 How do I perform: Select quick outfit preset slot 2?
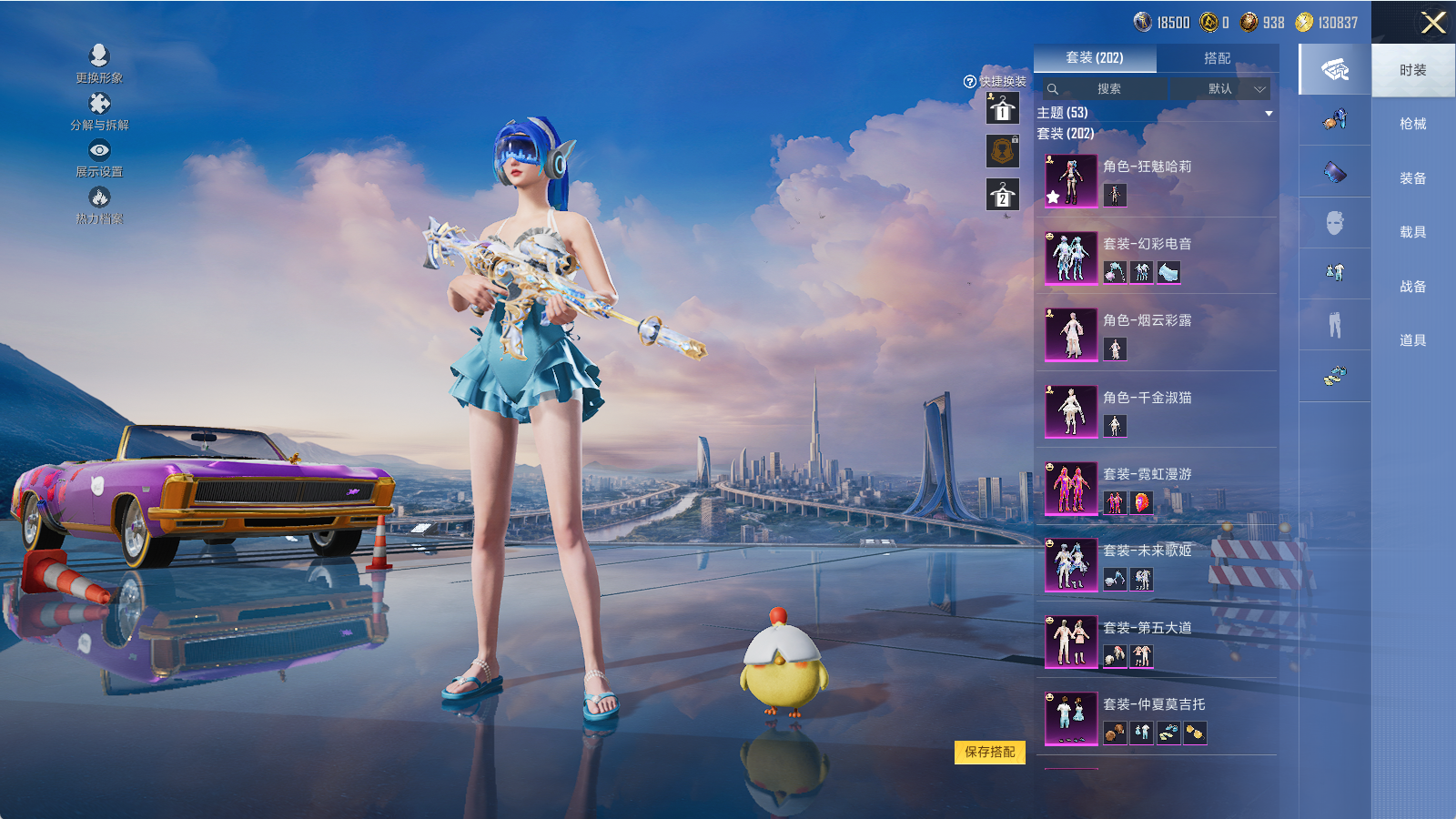[1003, 195]
